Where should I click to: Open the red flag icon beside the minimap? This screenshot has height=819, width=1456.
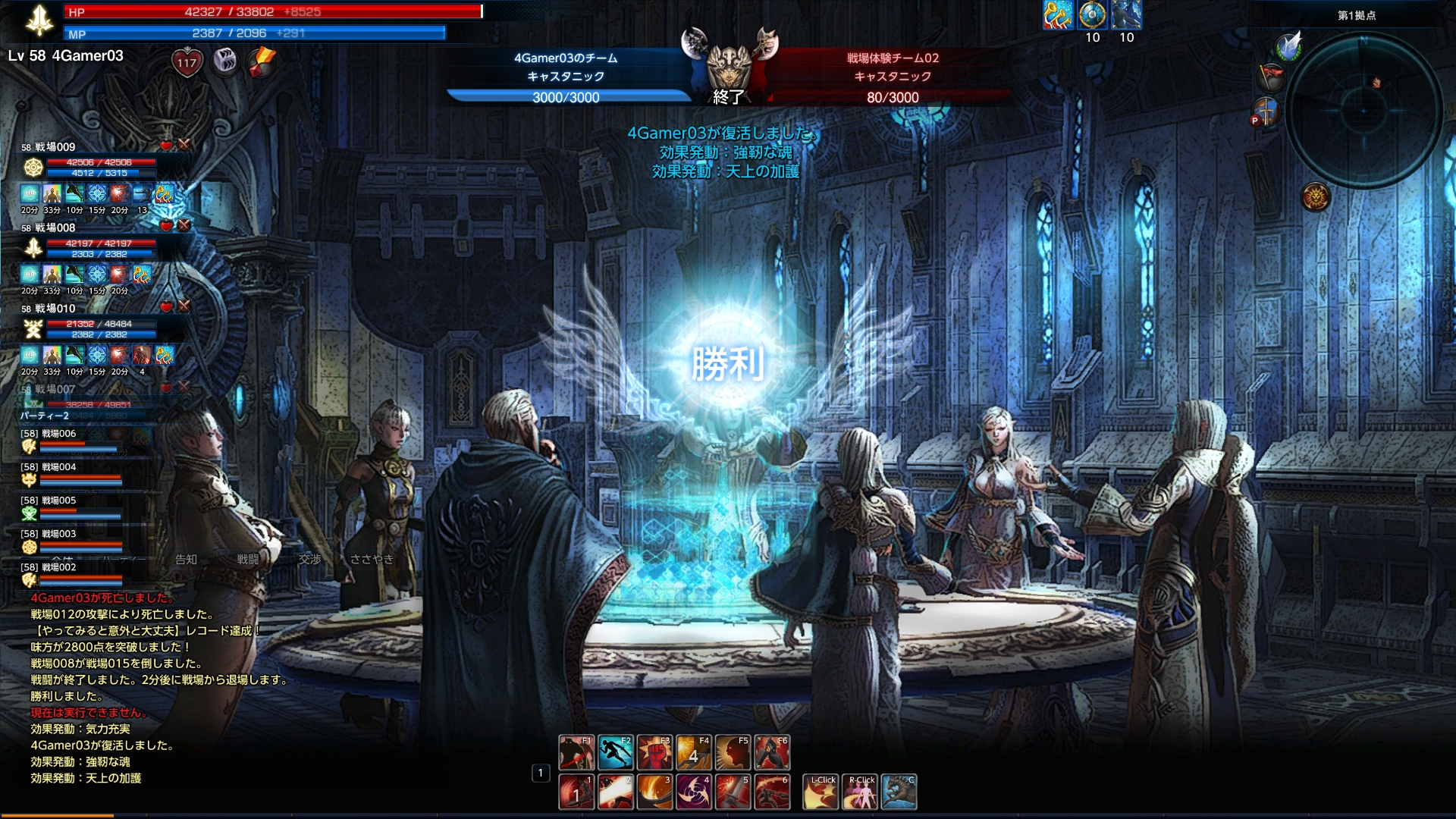[x=1271, y=77]
